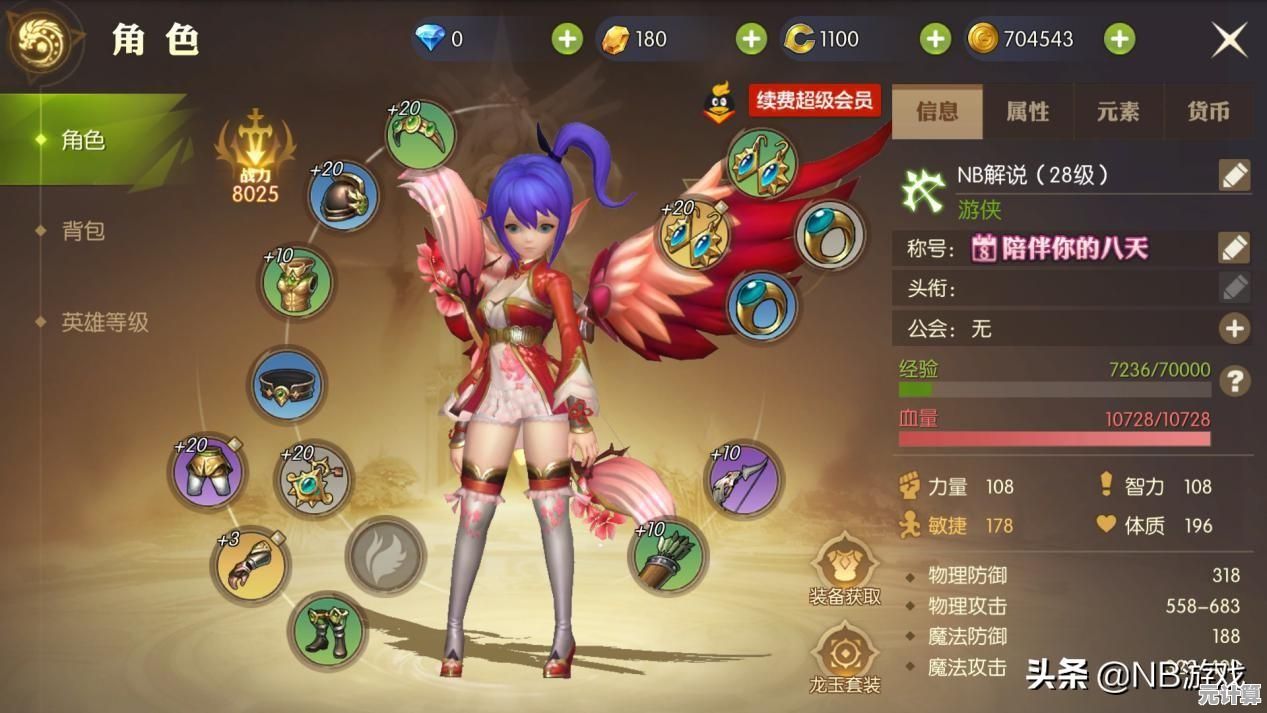Viewport: 1267px width, 713px height.
Task: Close the character screen with the X
Action: point(1229,40)
